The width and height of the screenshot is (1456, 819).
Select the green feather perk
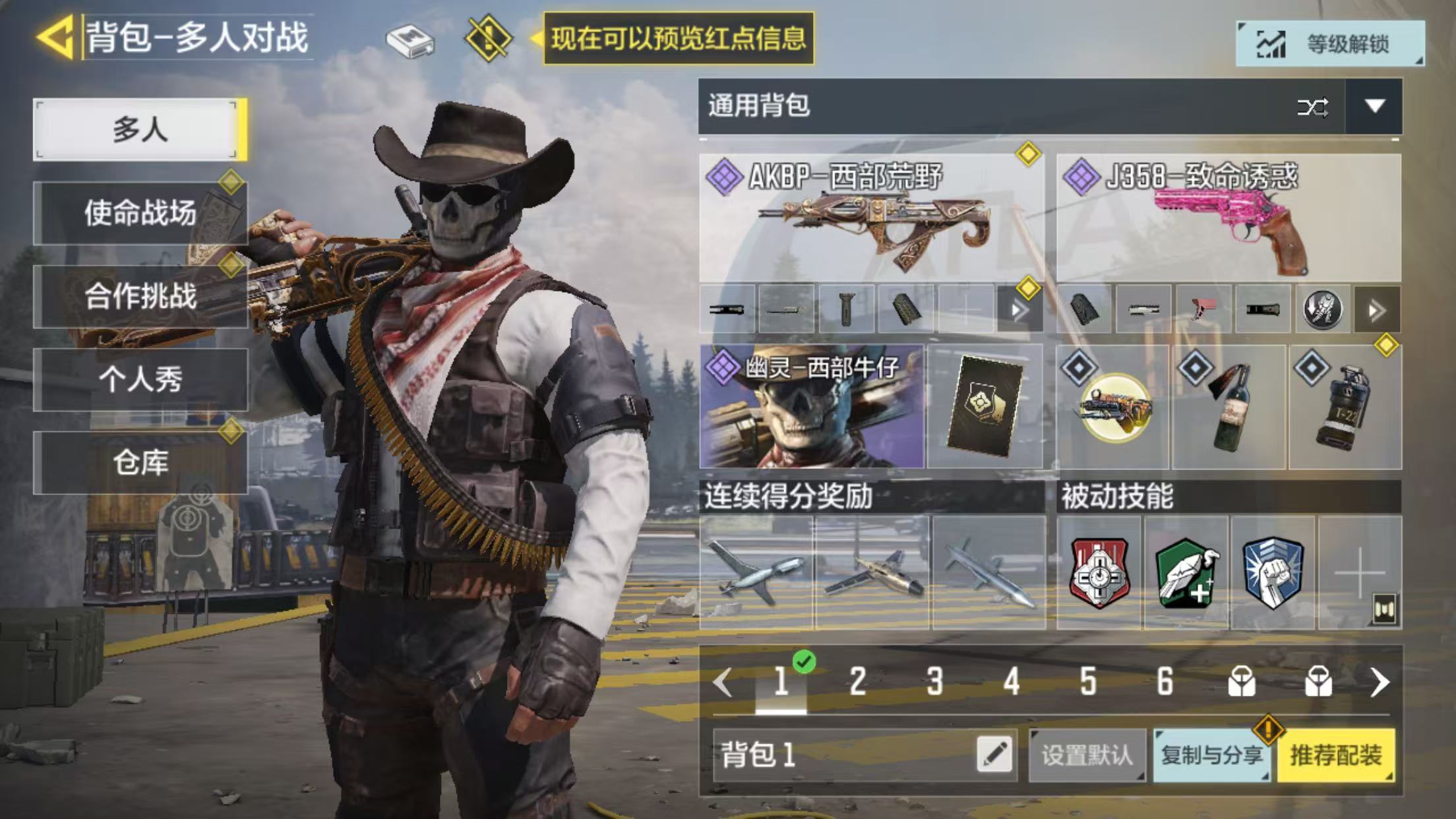pyautogui.click(x=1186, y=572)
